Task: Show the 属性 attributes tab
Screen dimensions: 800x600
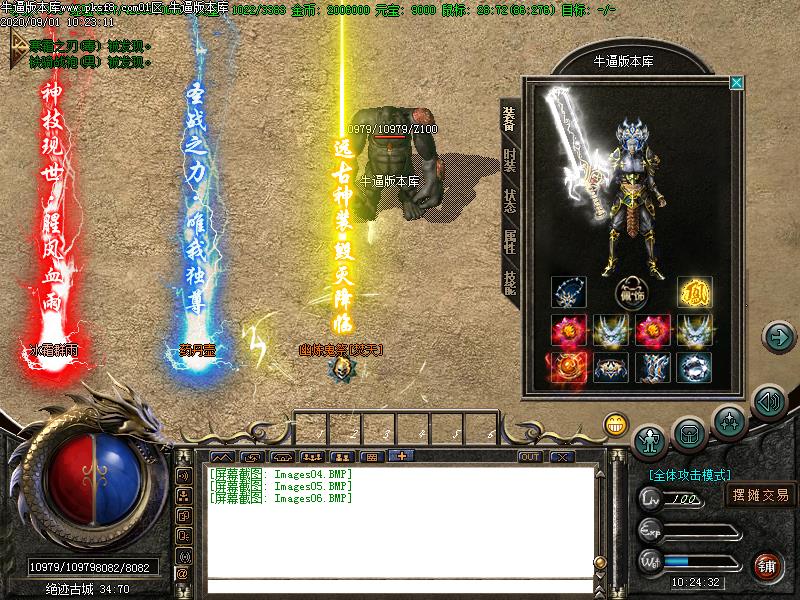Action: (510, 239)
